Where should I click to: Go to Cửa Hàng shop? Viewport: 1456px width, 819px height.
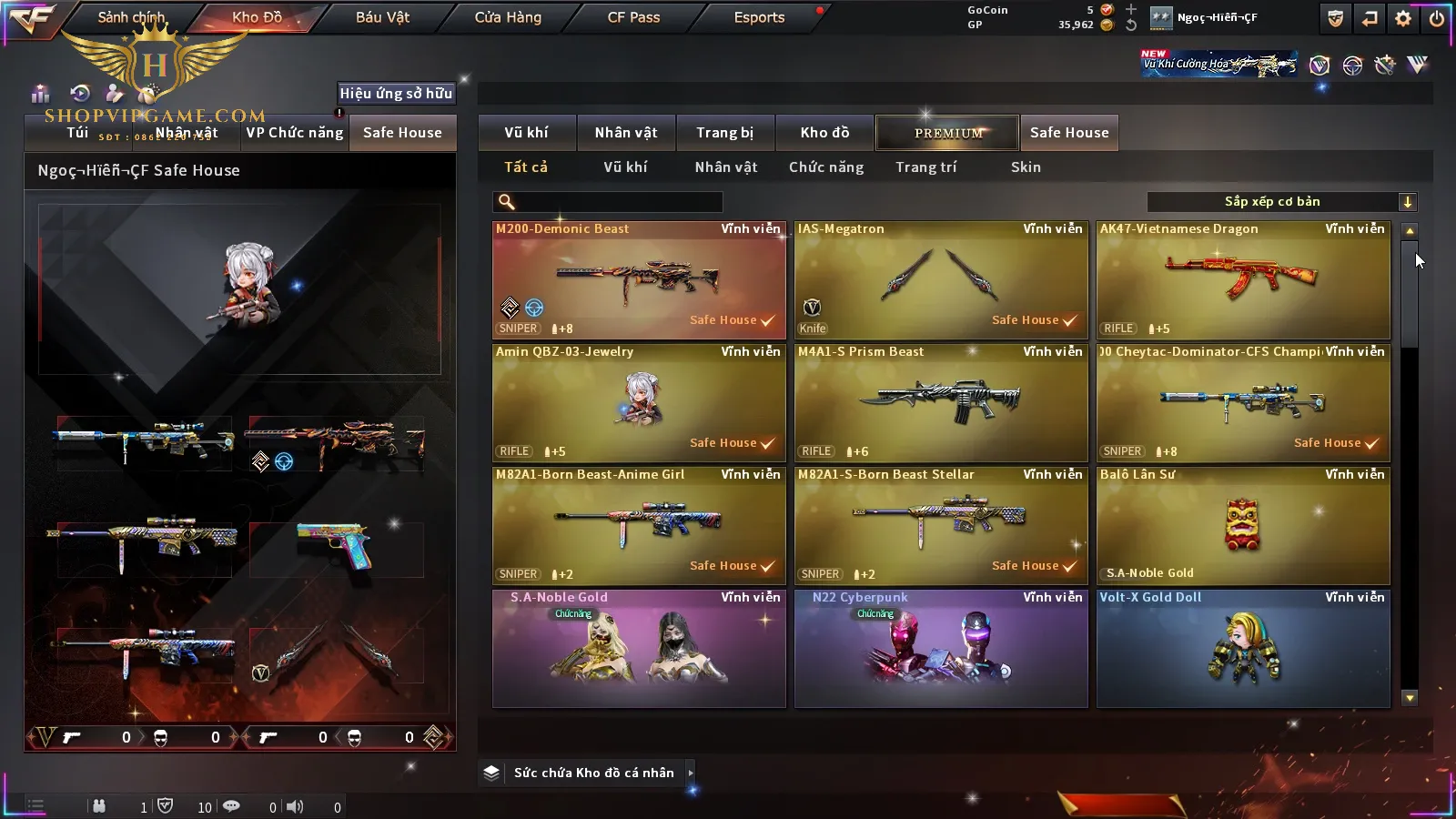click(508, 17)
